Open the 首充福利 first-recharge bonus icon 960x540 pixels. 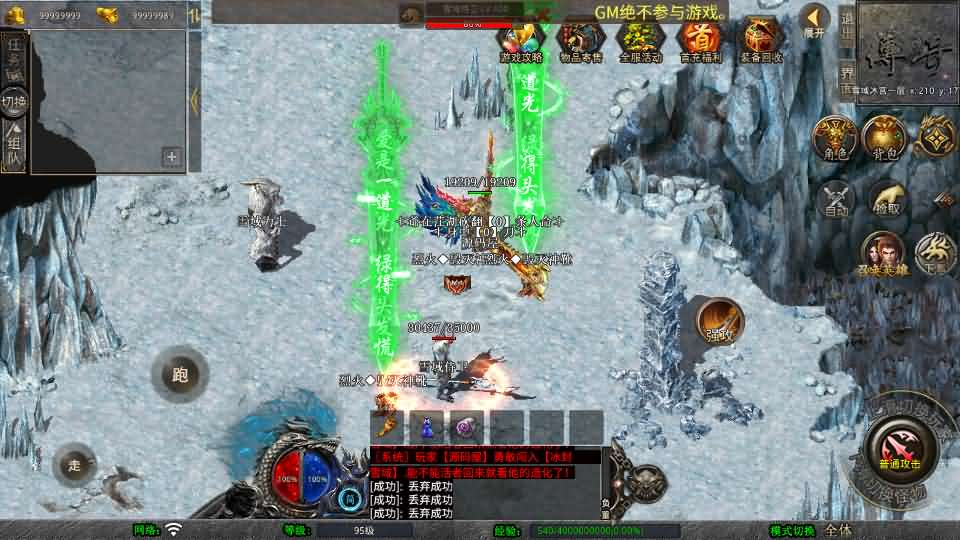tap(699, 39)
